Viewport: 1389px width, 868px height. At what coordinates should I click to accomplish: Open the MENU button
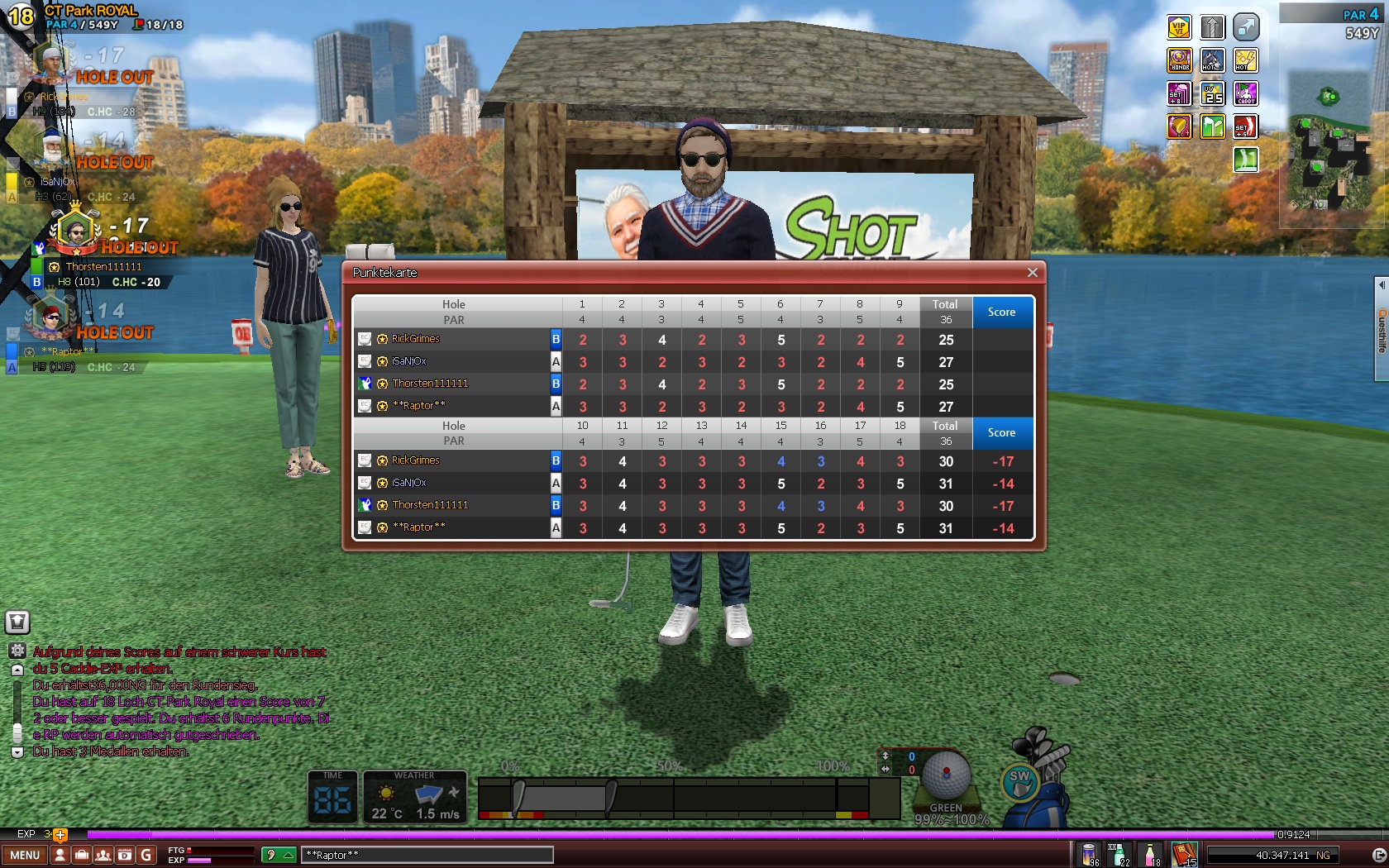point(25,855)
